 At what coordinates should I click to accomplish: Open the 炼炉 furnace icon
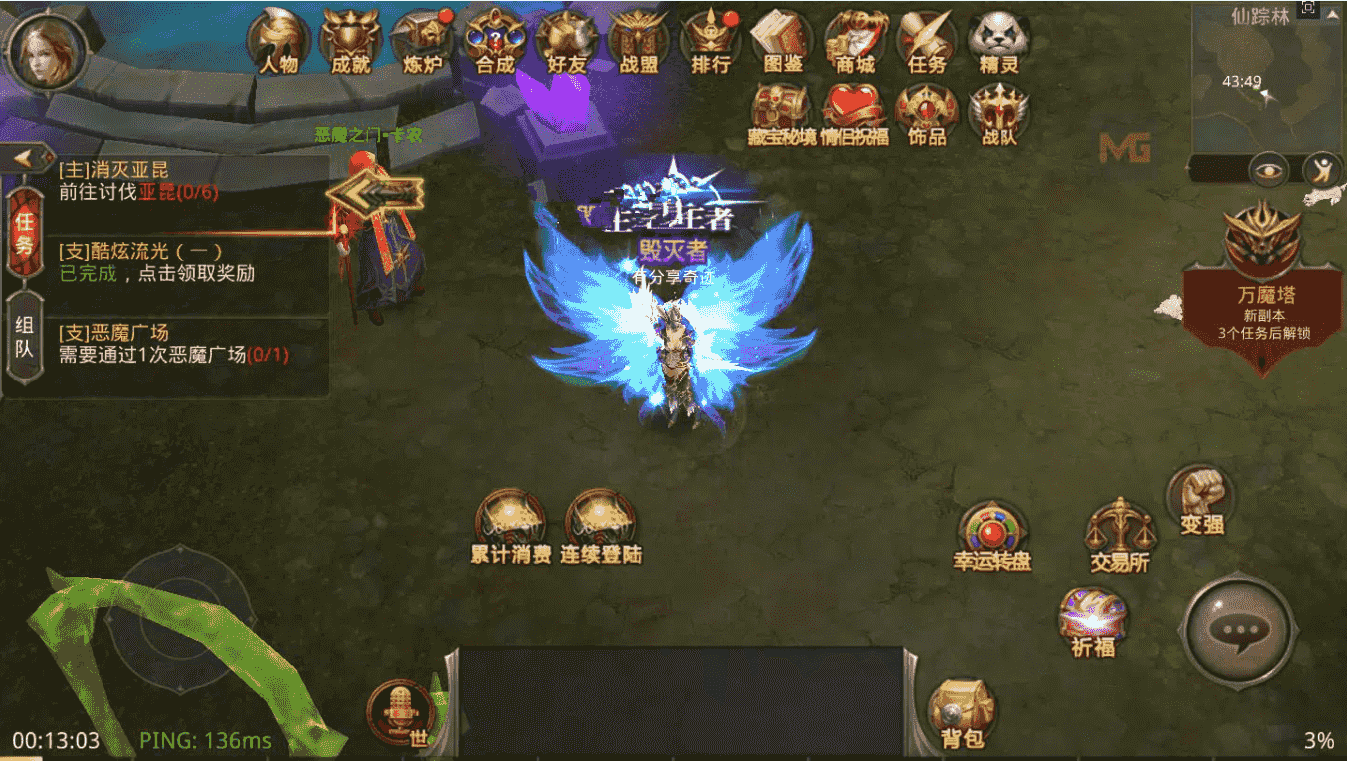coord(425,40)
